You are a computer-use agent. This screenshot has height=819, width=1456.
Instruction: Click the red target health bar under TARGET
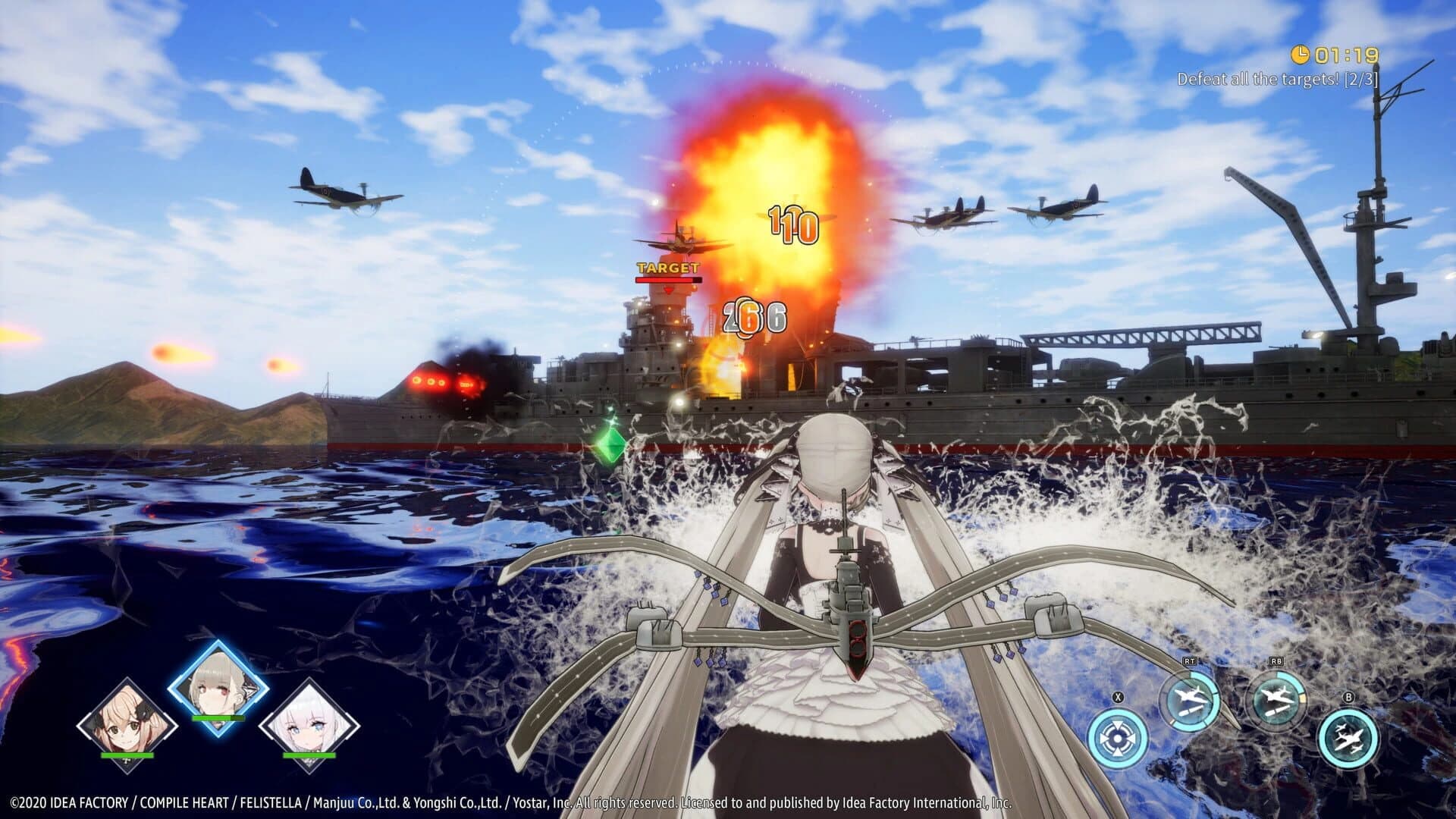tap(668, 279)
